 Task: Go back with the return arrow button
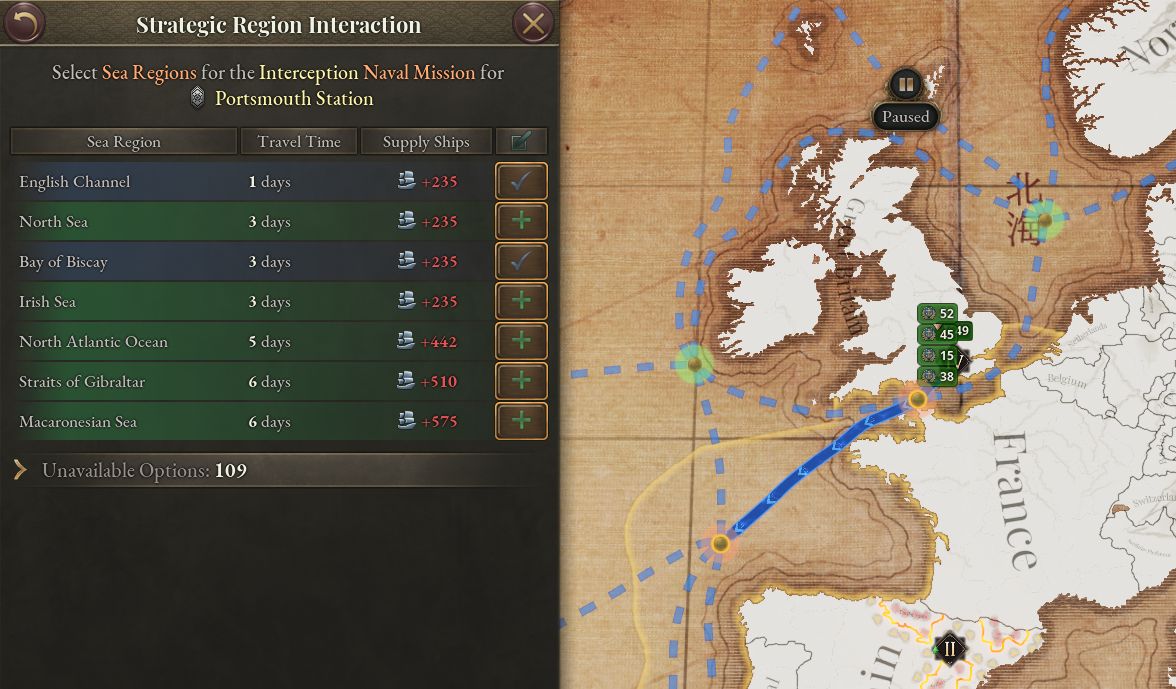[24, 23]
